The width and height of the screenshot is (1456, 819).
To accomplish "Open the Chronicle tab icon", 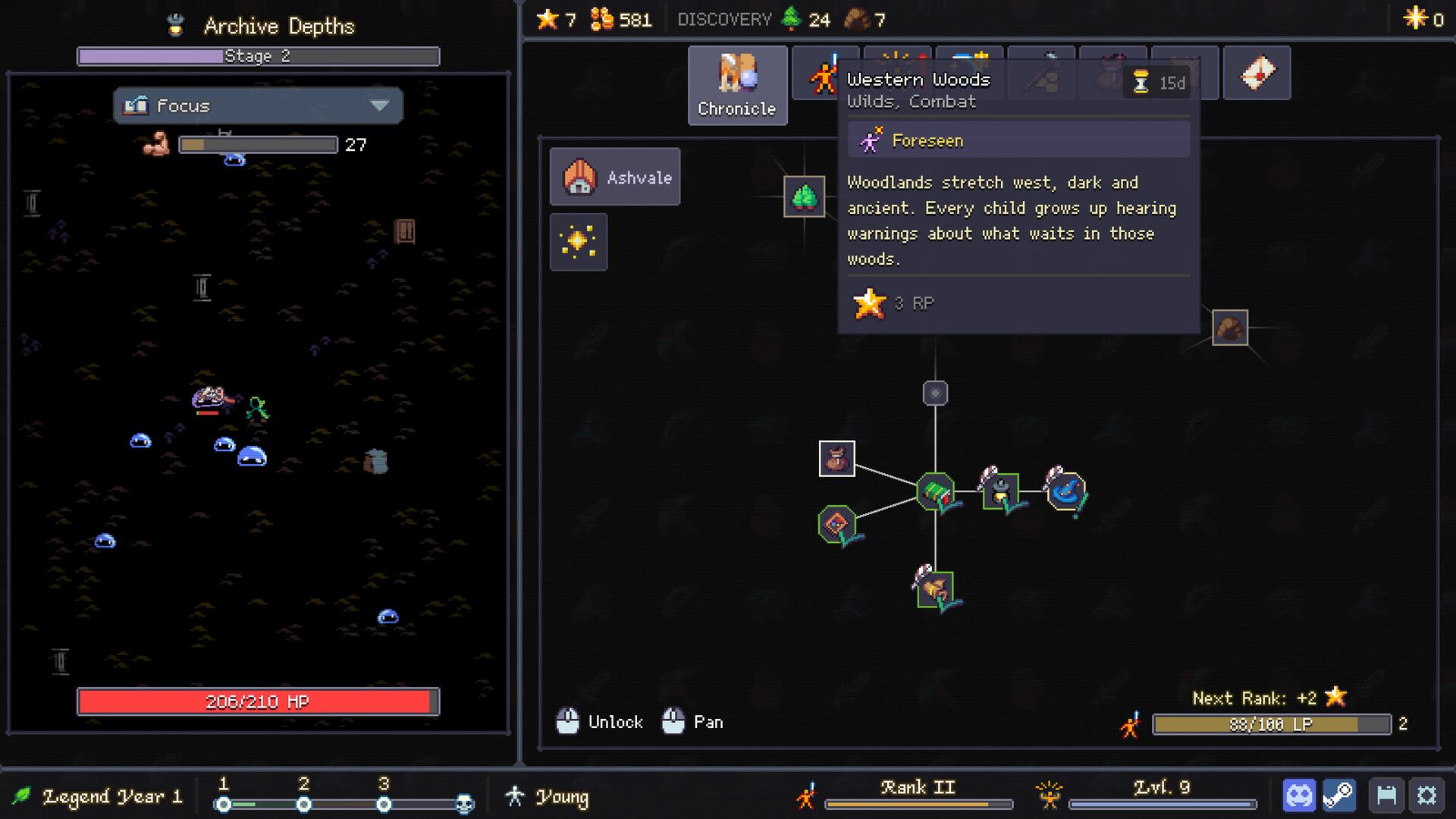I will [736, 83].
